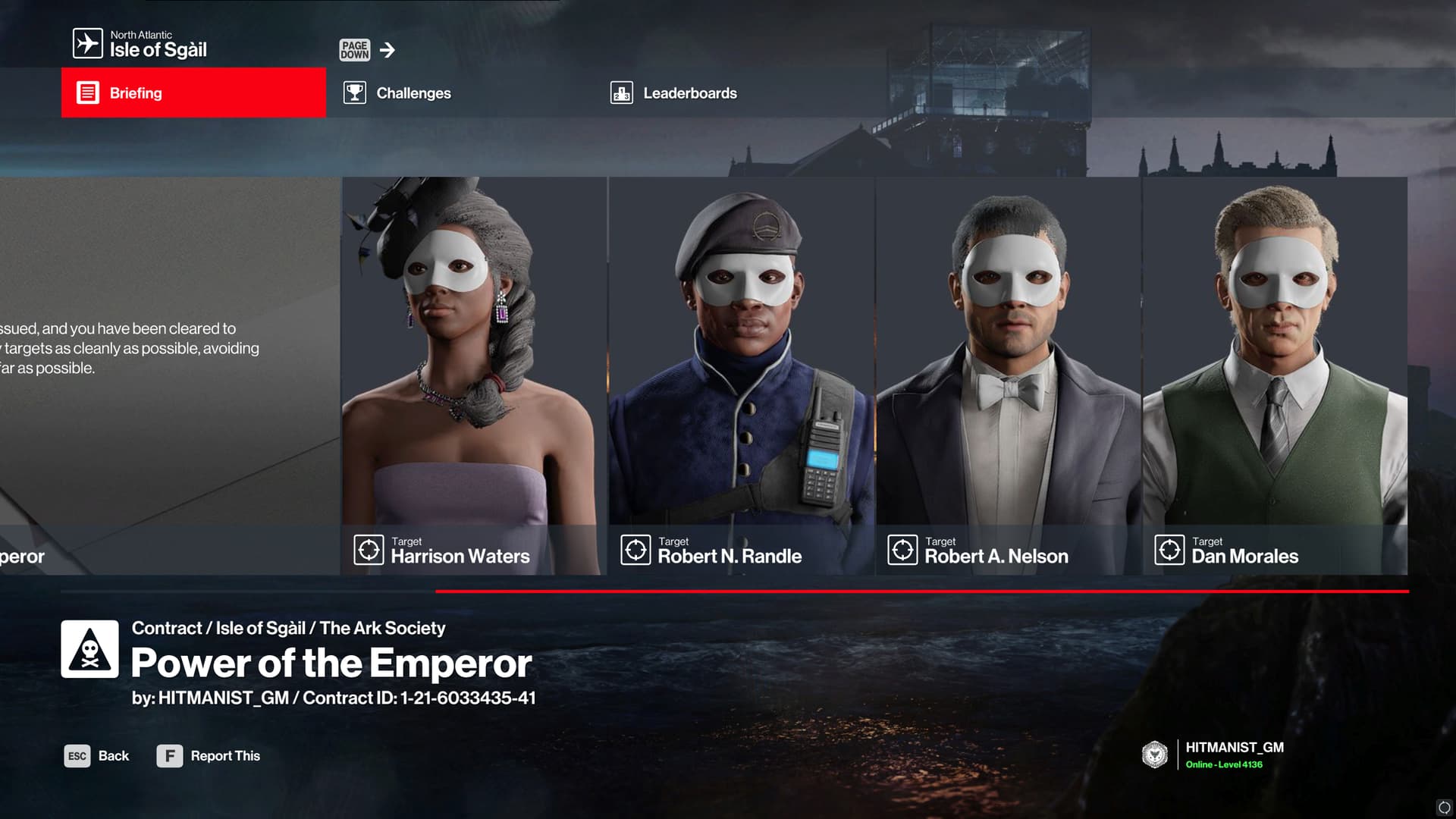This screenshot has height=819, width=1456.
Task: Open the Briefing tab
Action: coord(193,93)
